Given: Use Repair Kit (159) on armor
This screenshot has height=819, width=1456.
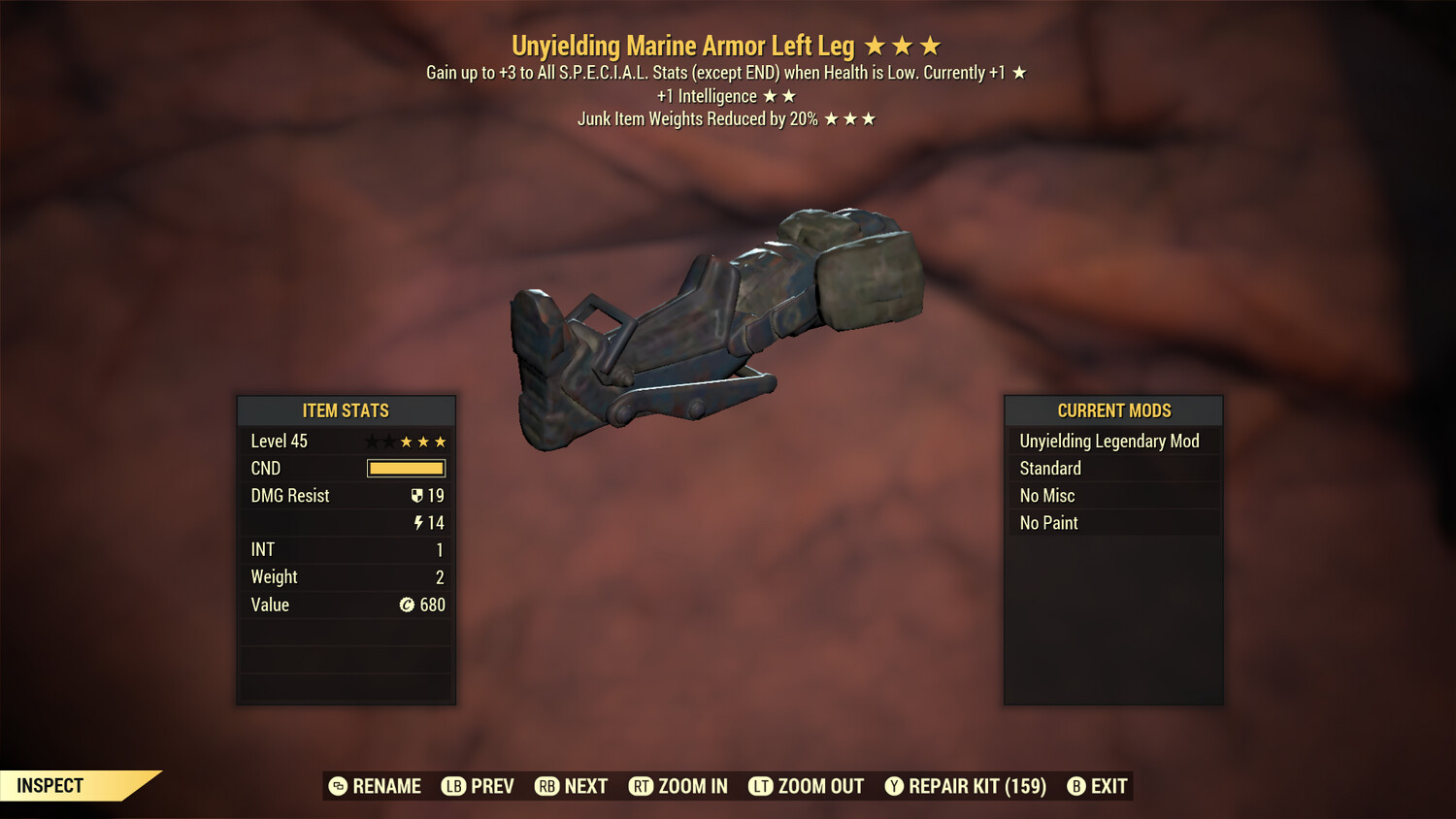Looking at the screenshot, I should tap(966, 786).
